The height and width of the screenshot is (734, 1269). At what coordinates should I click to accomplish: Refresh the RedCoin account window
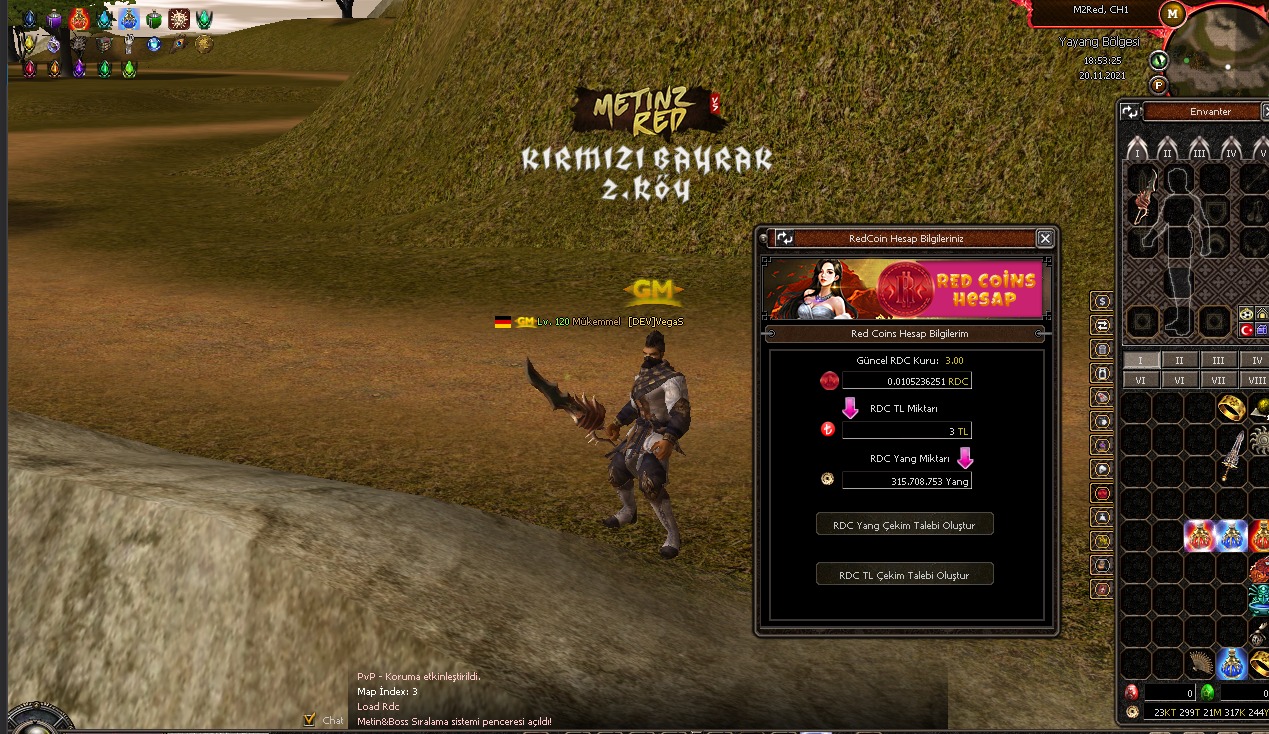coord(785,238)
